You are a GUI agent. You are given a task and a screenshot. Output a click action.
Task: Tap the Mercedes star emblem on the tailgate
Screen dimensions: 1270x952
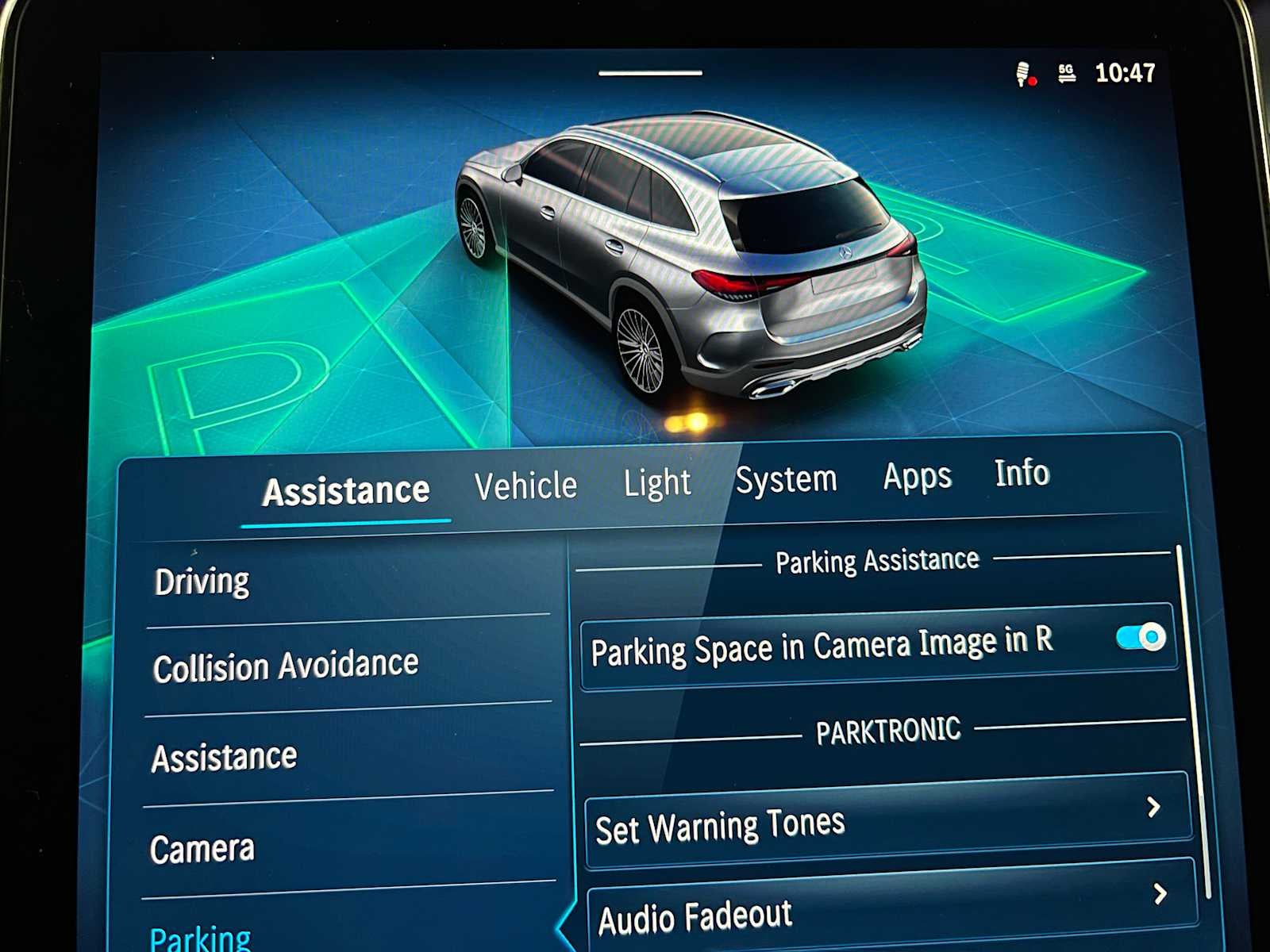coord(844,252)
